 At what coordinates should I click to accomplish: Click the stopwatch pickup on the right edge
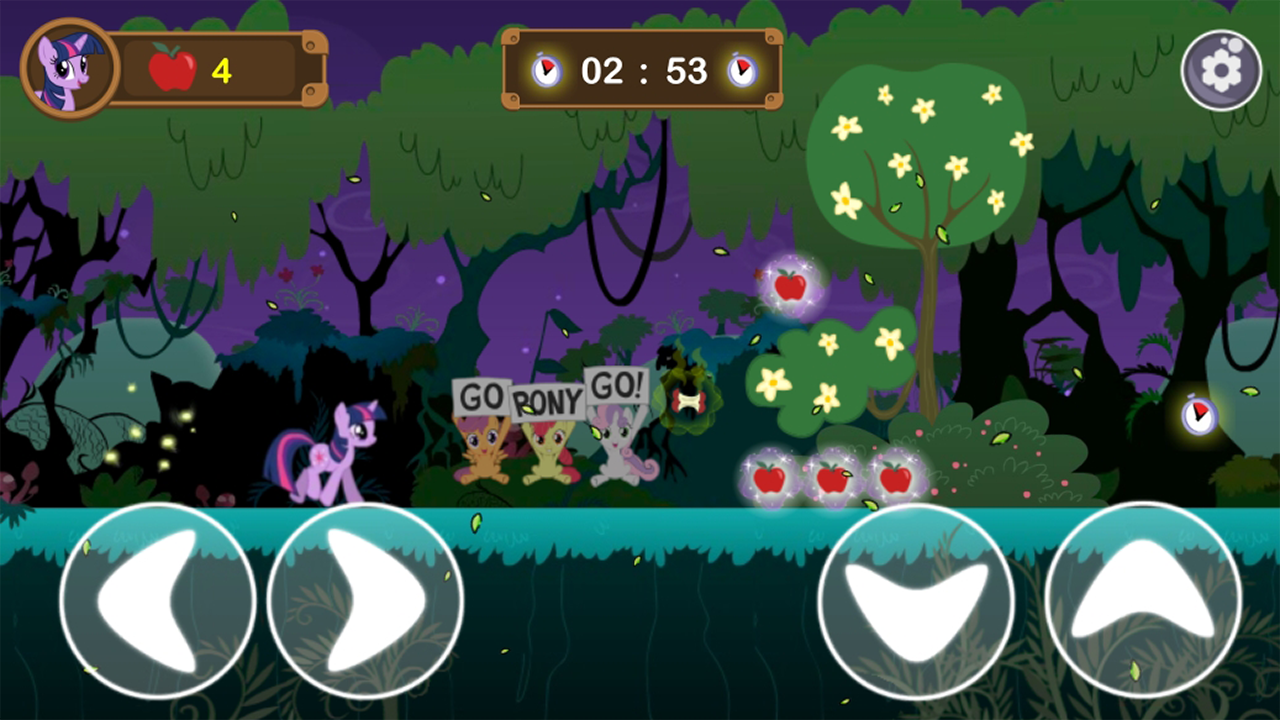[1197, 418]
